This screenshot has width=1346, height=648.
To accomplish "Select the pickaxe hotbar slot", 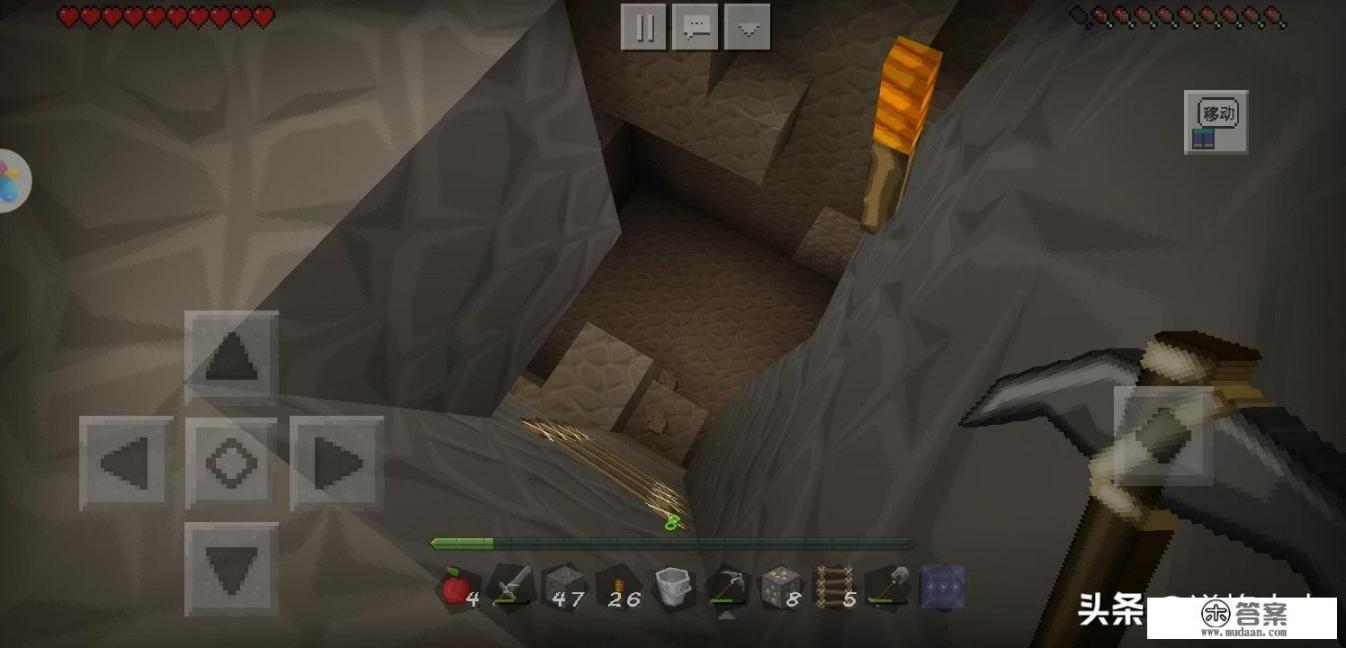I will click(727, 587).
